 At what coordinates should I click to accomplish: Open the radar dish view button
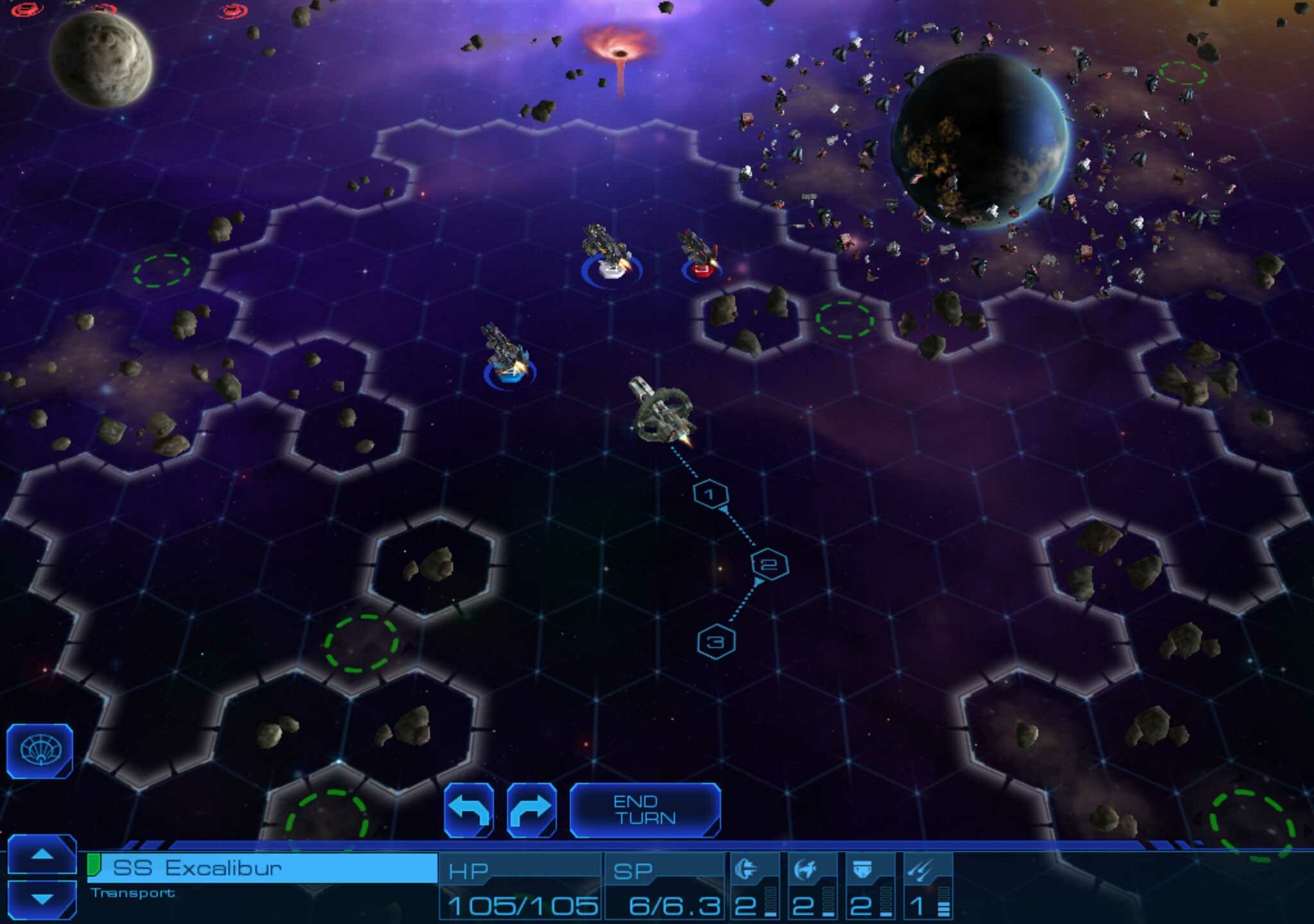point(40,751)
